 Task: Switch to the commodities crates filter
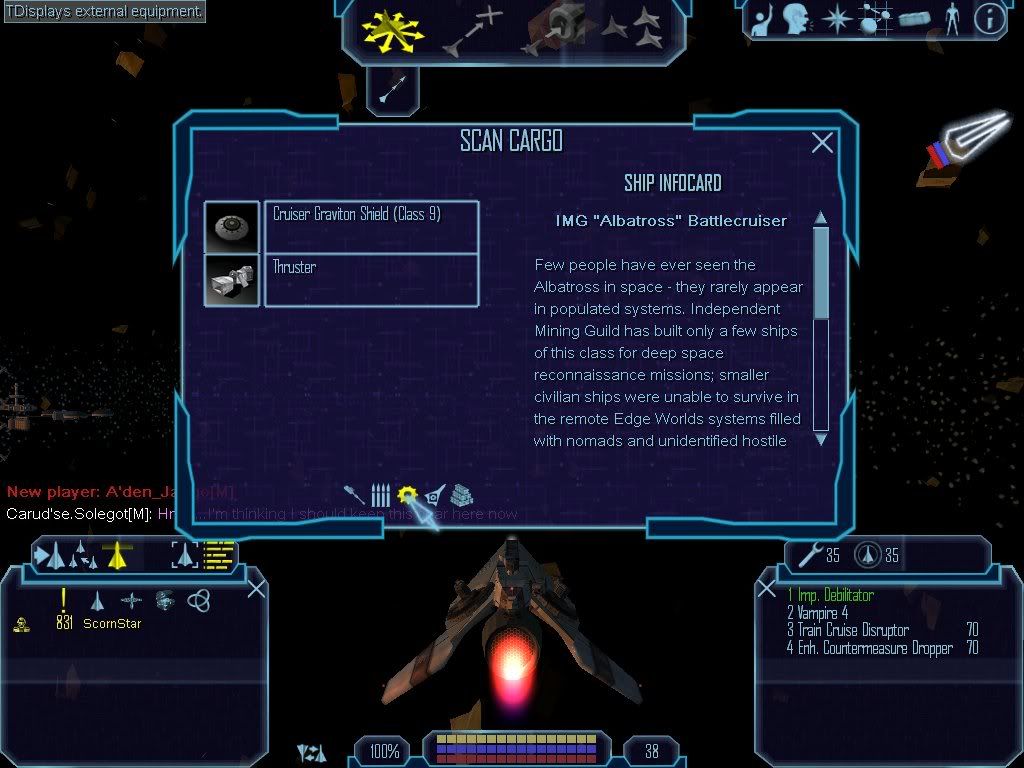point(461,494)
